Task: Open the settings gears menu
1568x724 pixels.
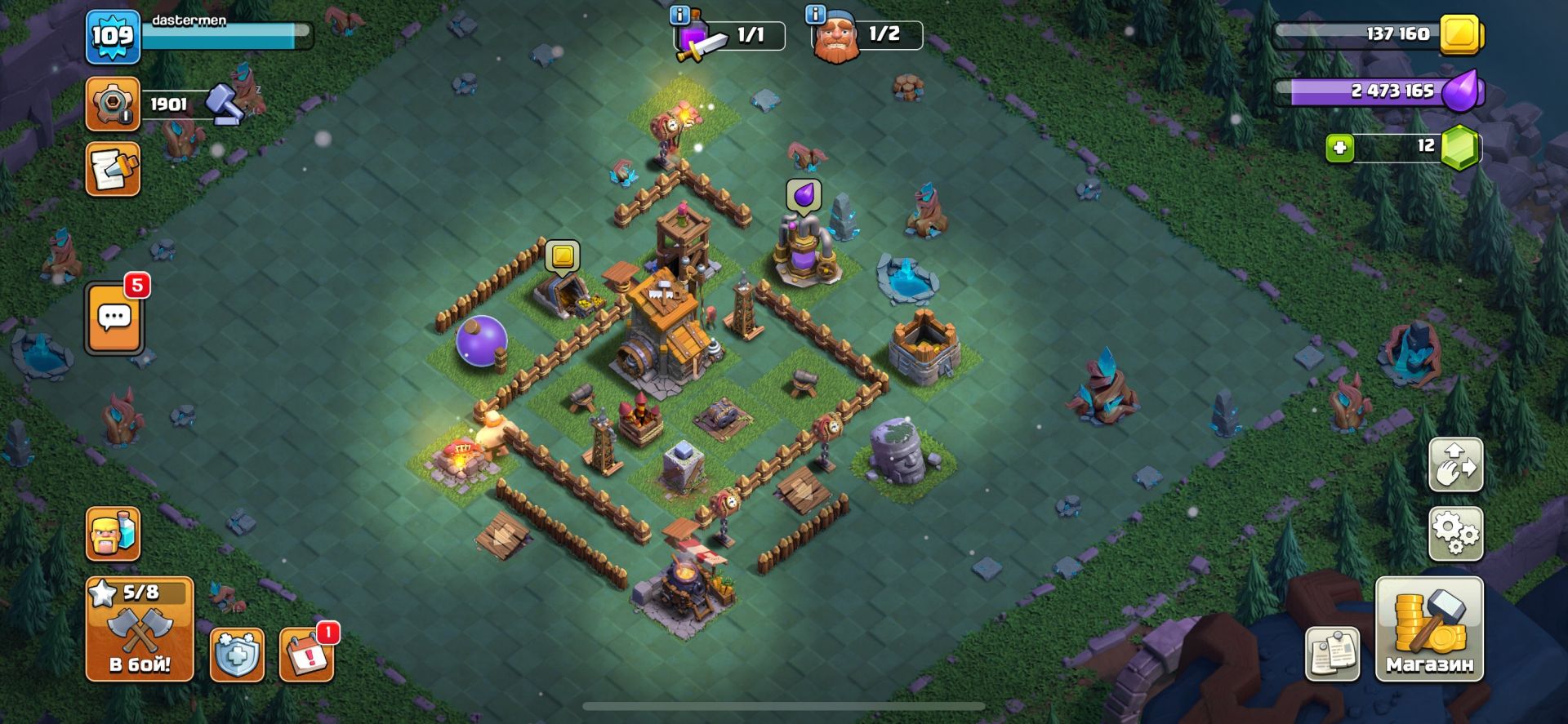Action: click(x=1455, y=534)
